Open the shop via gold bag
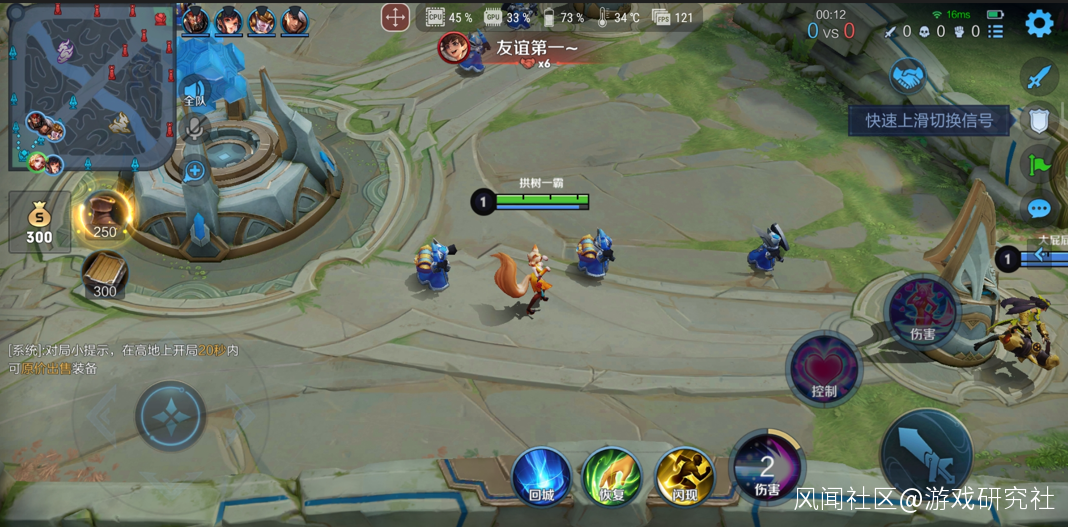Screen dimensions: 1068x527 (39, 222)
